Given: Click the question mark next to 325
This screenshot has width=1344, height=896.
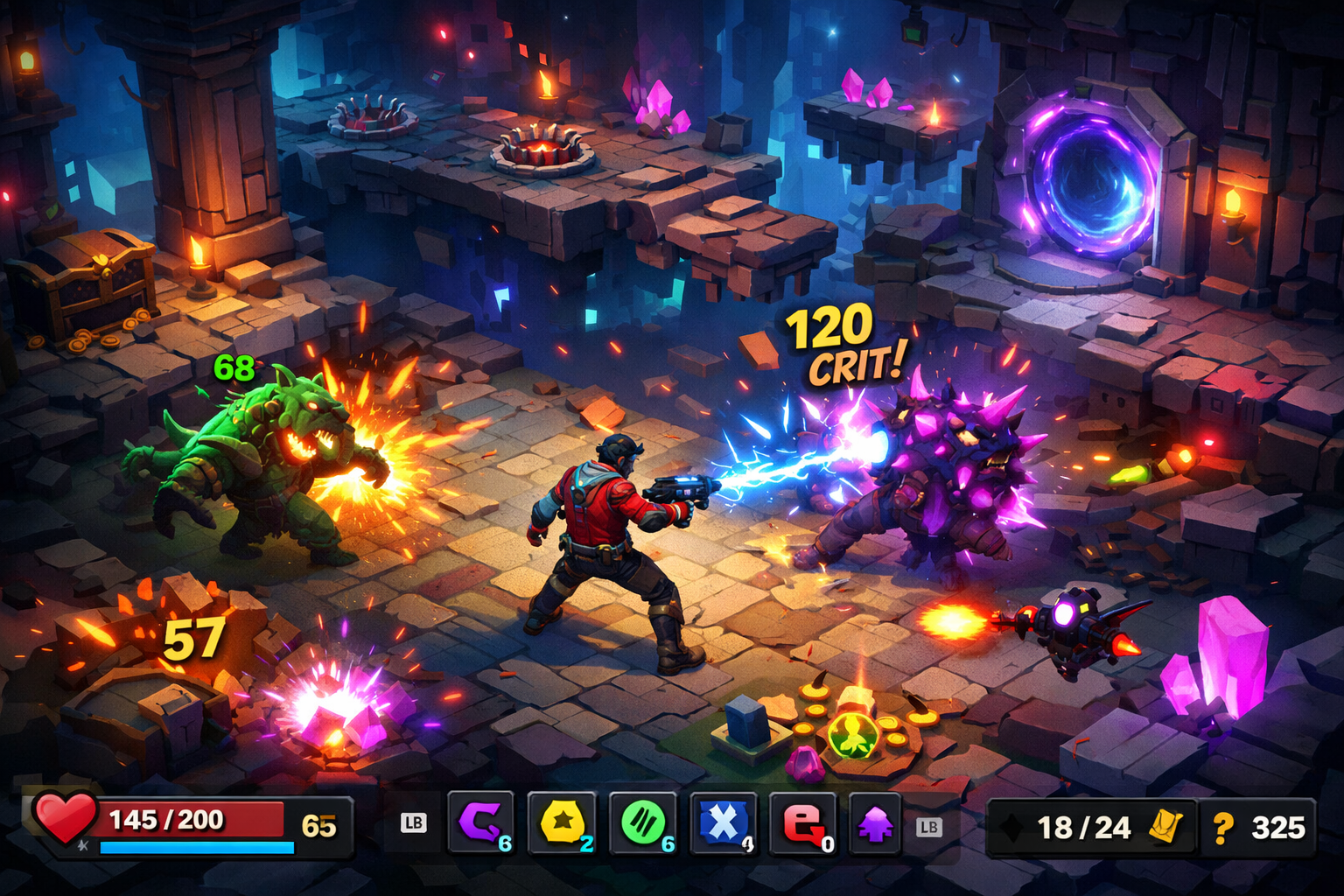Looking at the screenshot, I should [x=1224, y=828].
